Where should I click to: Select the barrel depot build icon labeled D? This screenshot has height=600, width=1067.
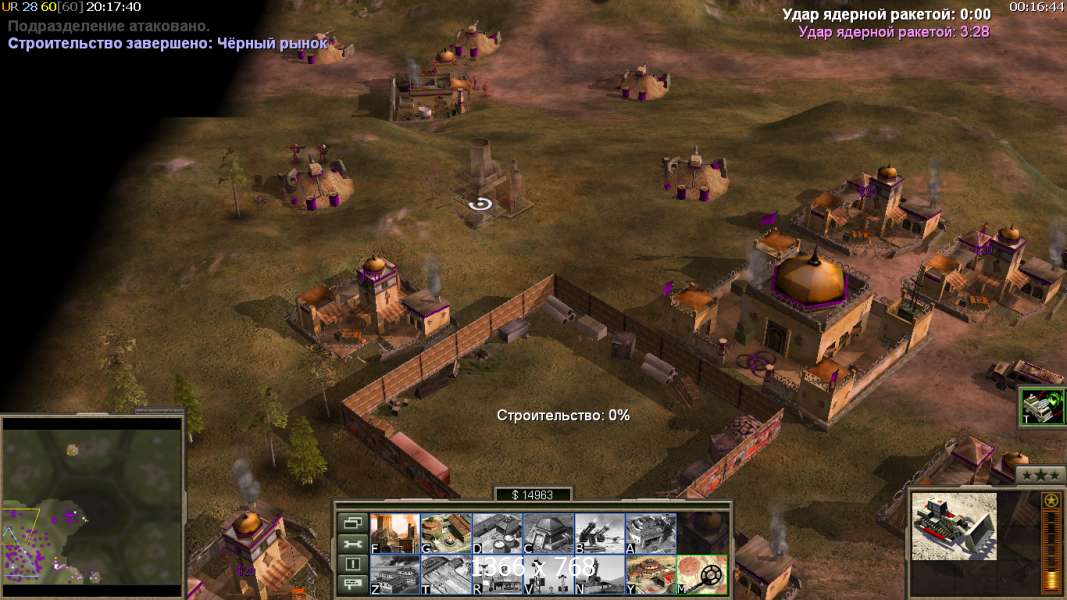497,533
